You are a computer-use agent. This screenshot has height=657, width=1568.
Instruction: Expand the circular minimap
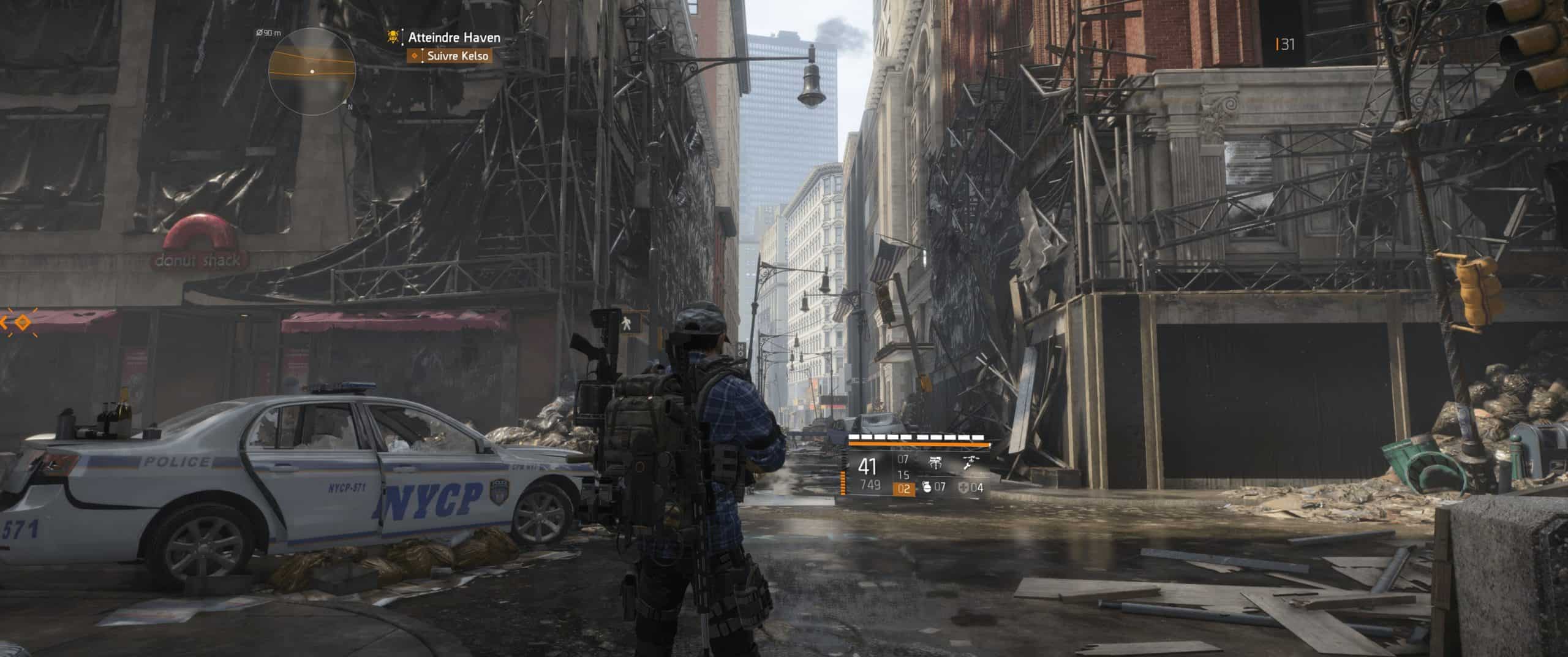tap(312, 70)
